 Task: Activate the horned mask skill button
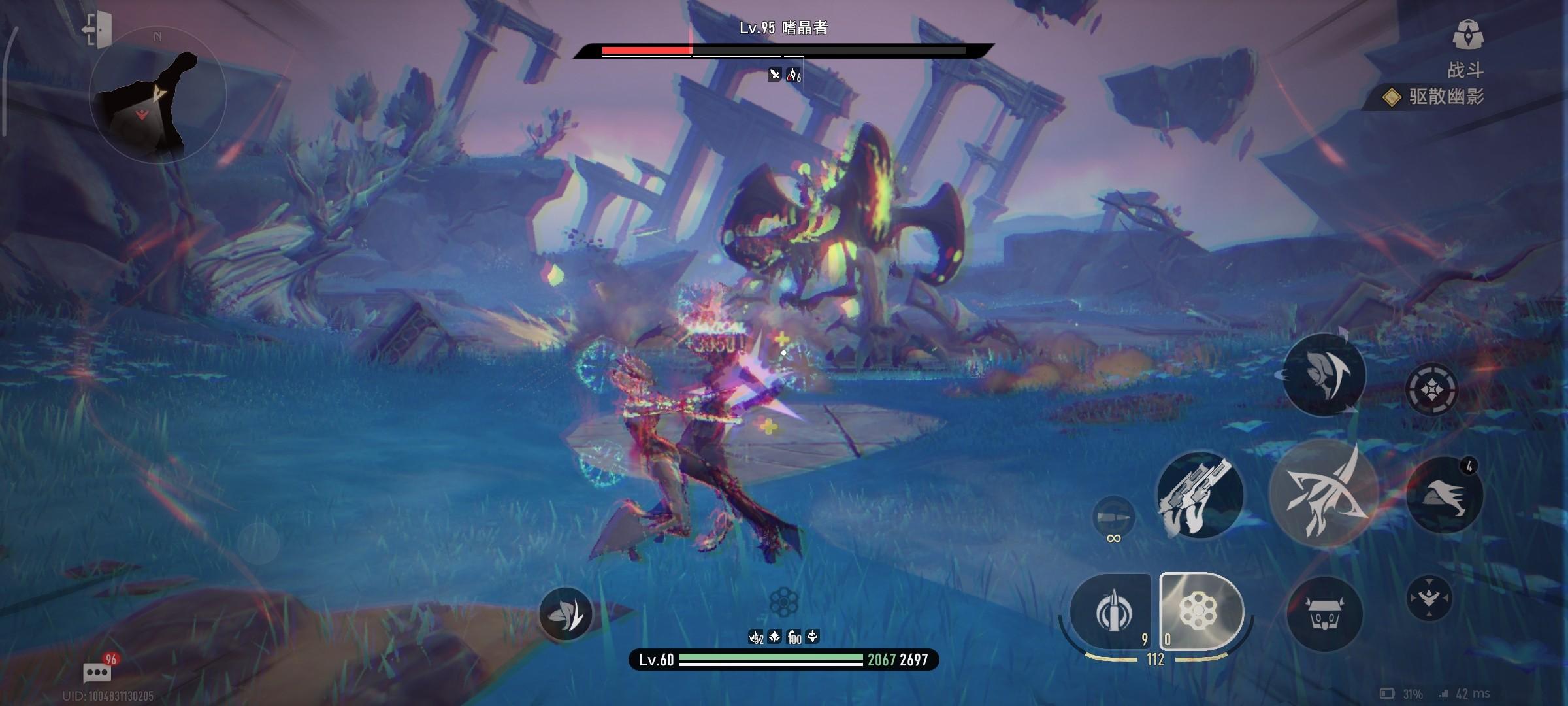point(1325,614)
